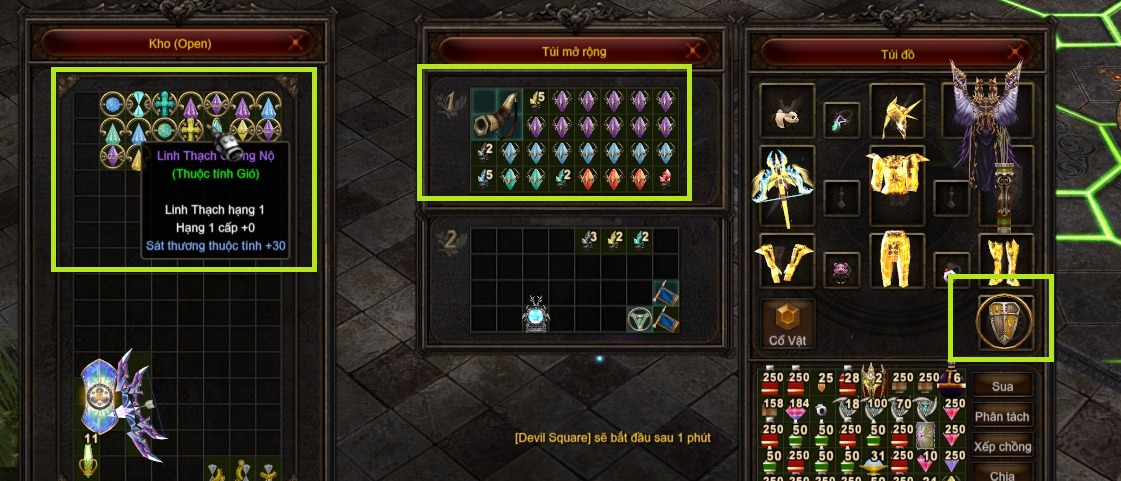Close the Kho (Open) storage window
The width and height of the screenshot is (1121, 481).
[296, 43]
